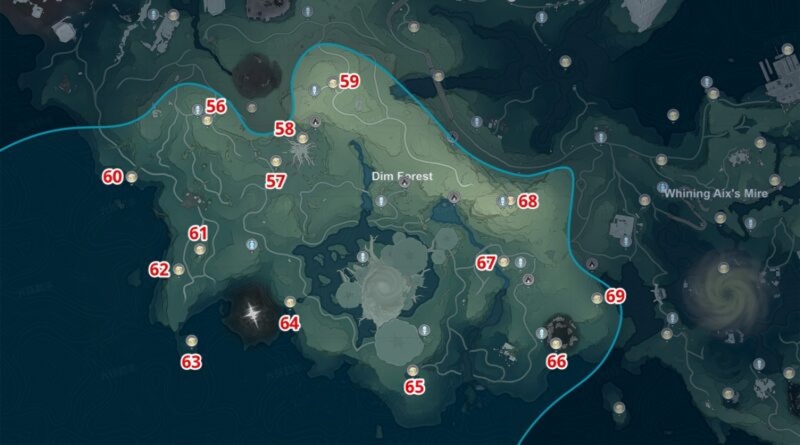Screen dimensions: 800x445
Task: Choose the marker numbered 64
Action: (x=290, y=302)
